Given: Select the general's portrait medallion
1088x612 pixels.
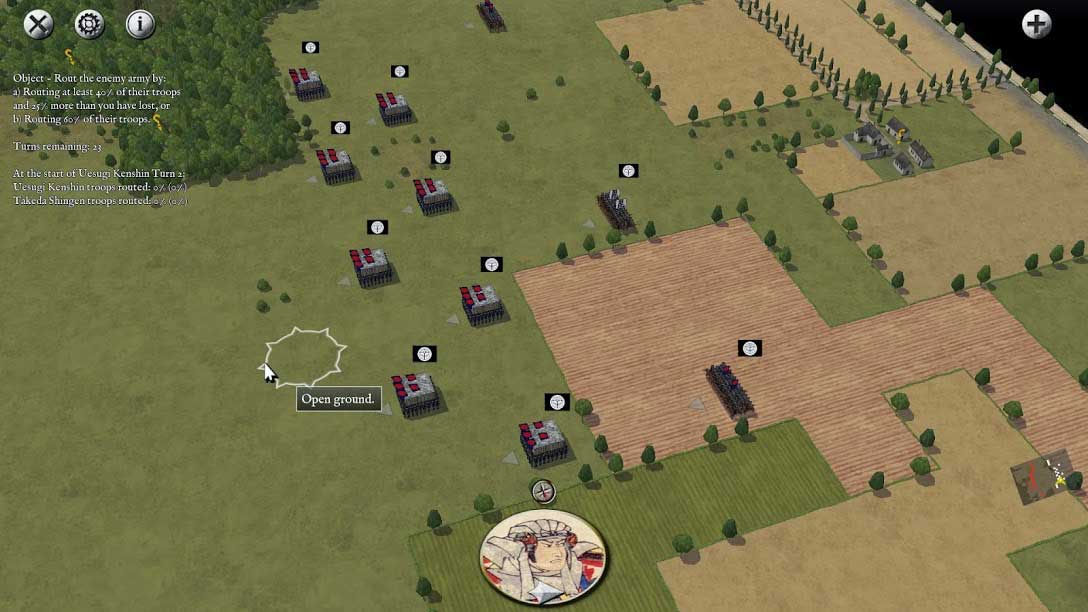Looking at the screenshot, I should tap(543, 557).
